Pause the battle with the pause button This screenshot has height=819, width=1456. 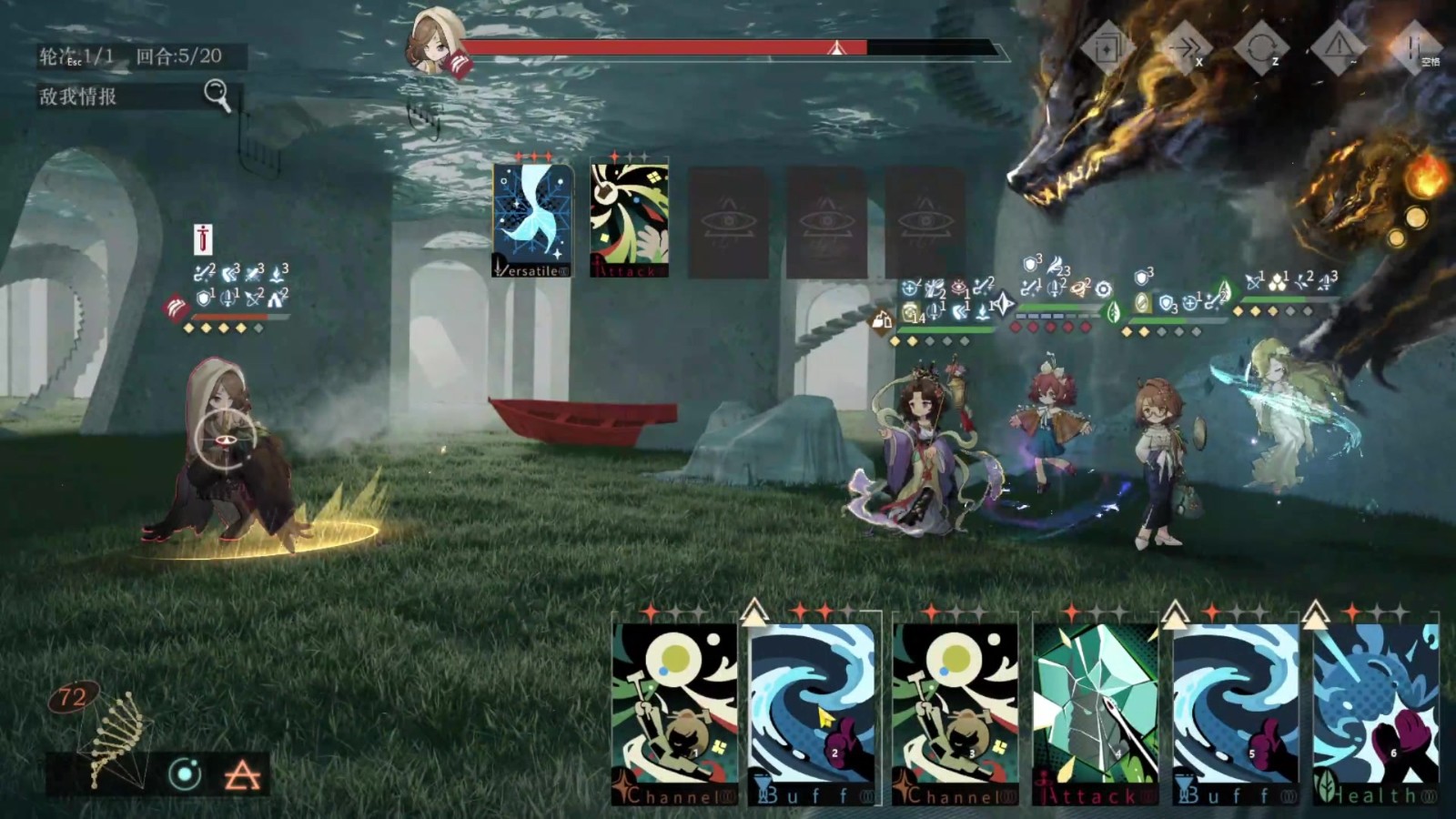pos(1416,46)
